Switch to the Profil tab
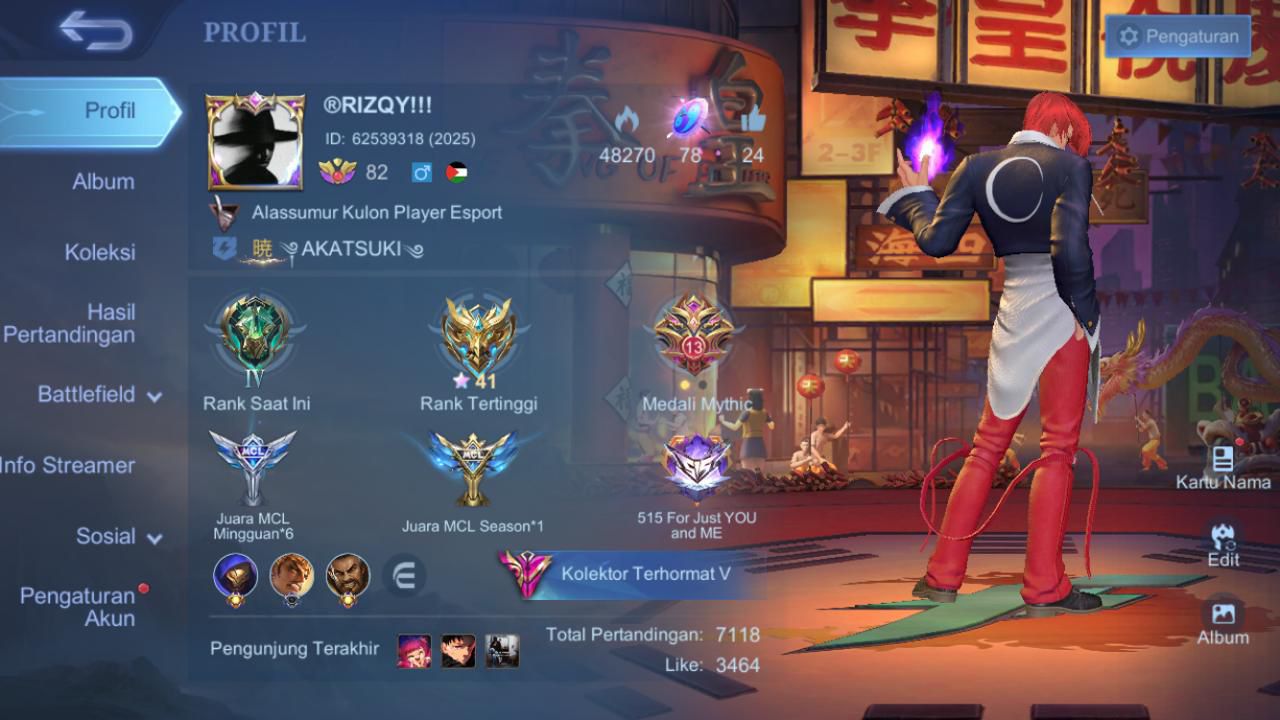The image size is (1280, 720). [x=108, y=111]
